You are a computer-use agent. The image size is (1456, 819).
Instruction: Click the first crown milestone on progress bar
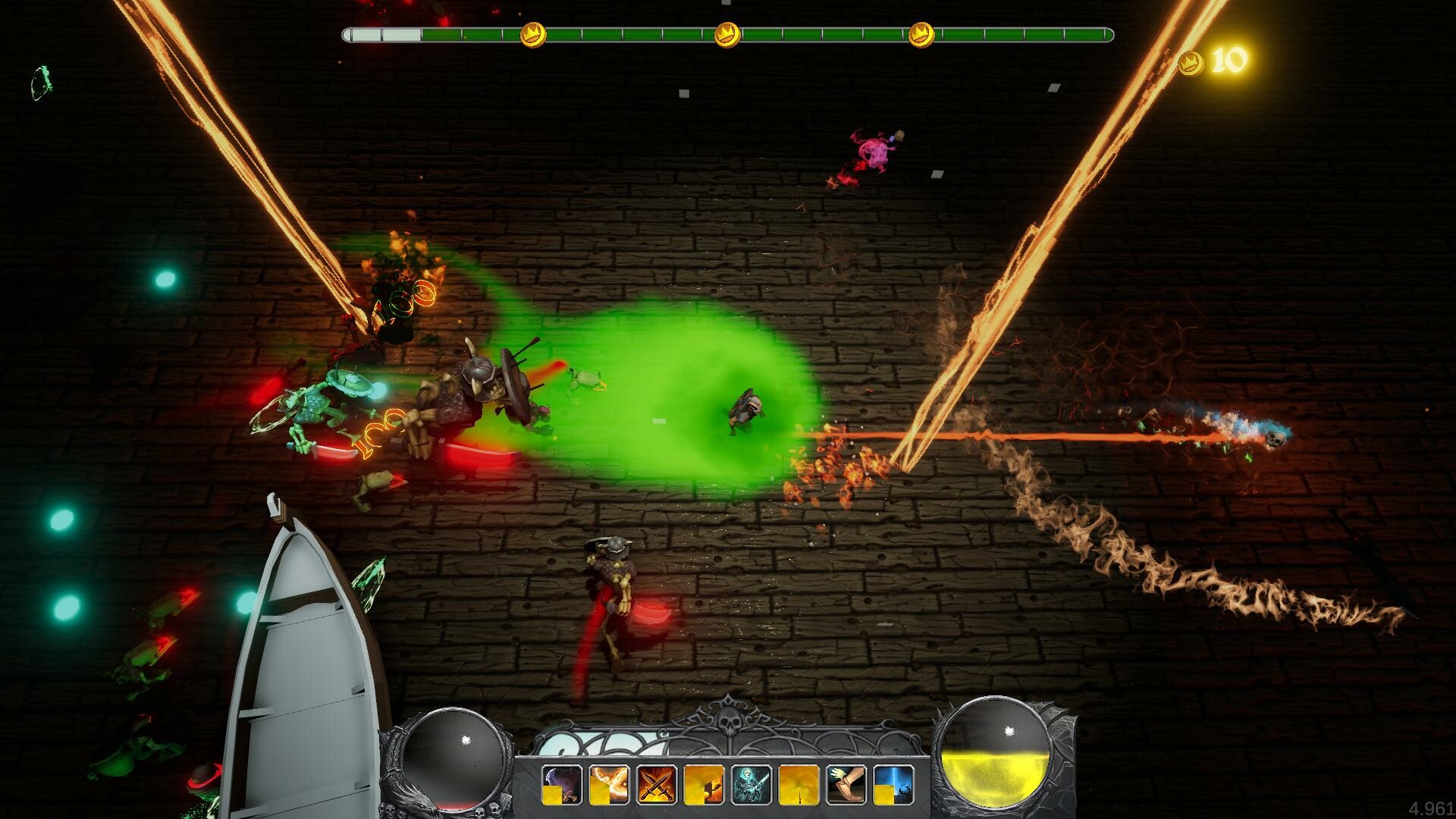click(x=533, y=33)
